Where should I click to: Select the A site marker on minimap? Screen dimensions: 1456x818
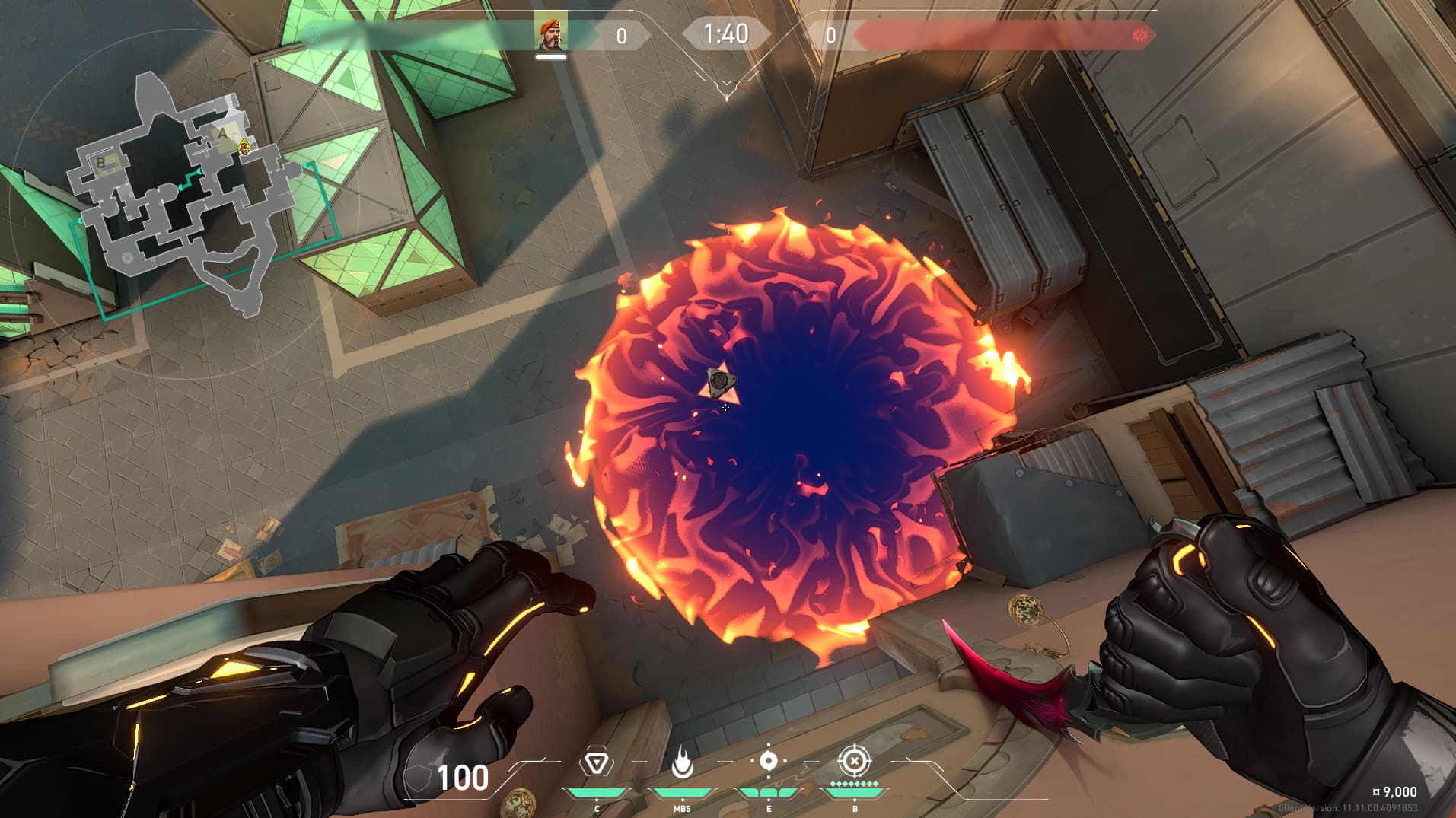223,135
